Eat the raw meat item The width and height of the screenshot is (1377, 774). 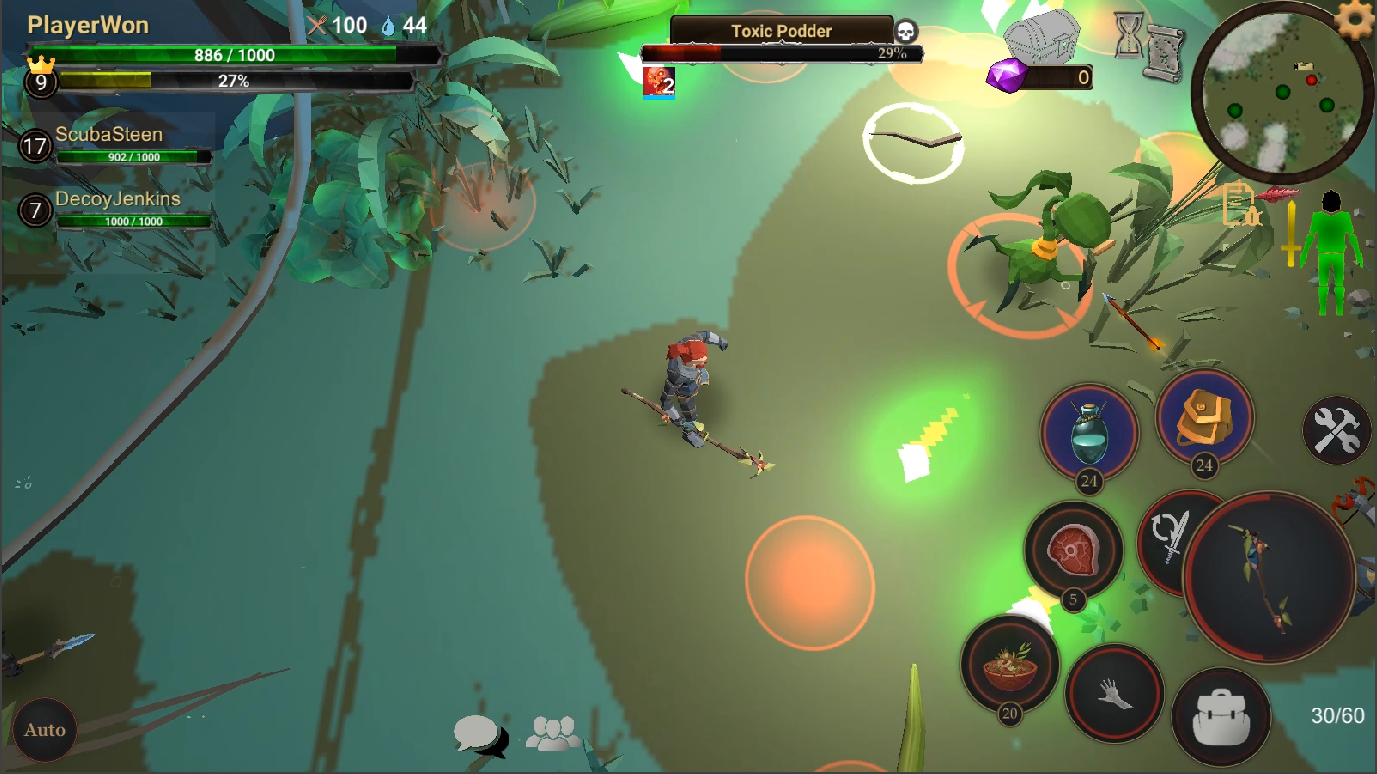point(1073,549)
